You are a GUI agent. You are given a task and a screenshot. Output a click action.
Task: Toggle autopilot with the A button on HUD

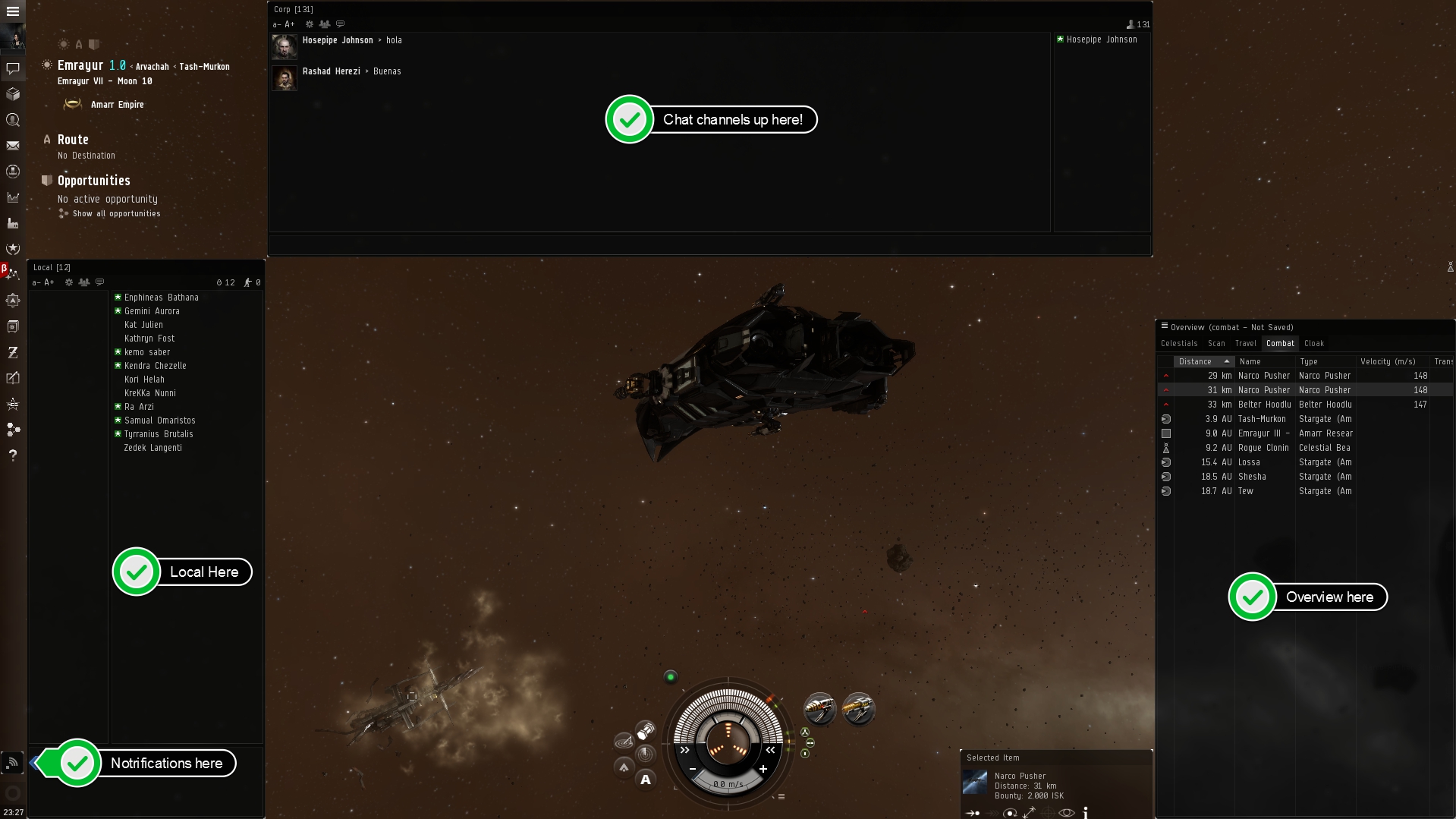tap(646, 779)
